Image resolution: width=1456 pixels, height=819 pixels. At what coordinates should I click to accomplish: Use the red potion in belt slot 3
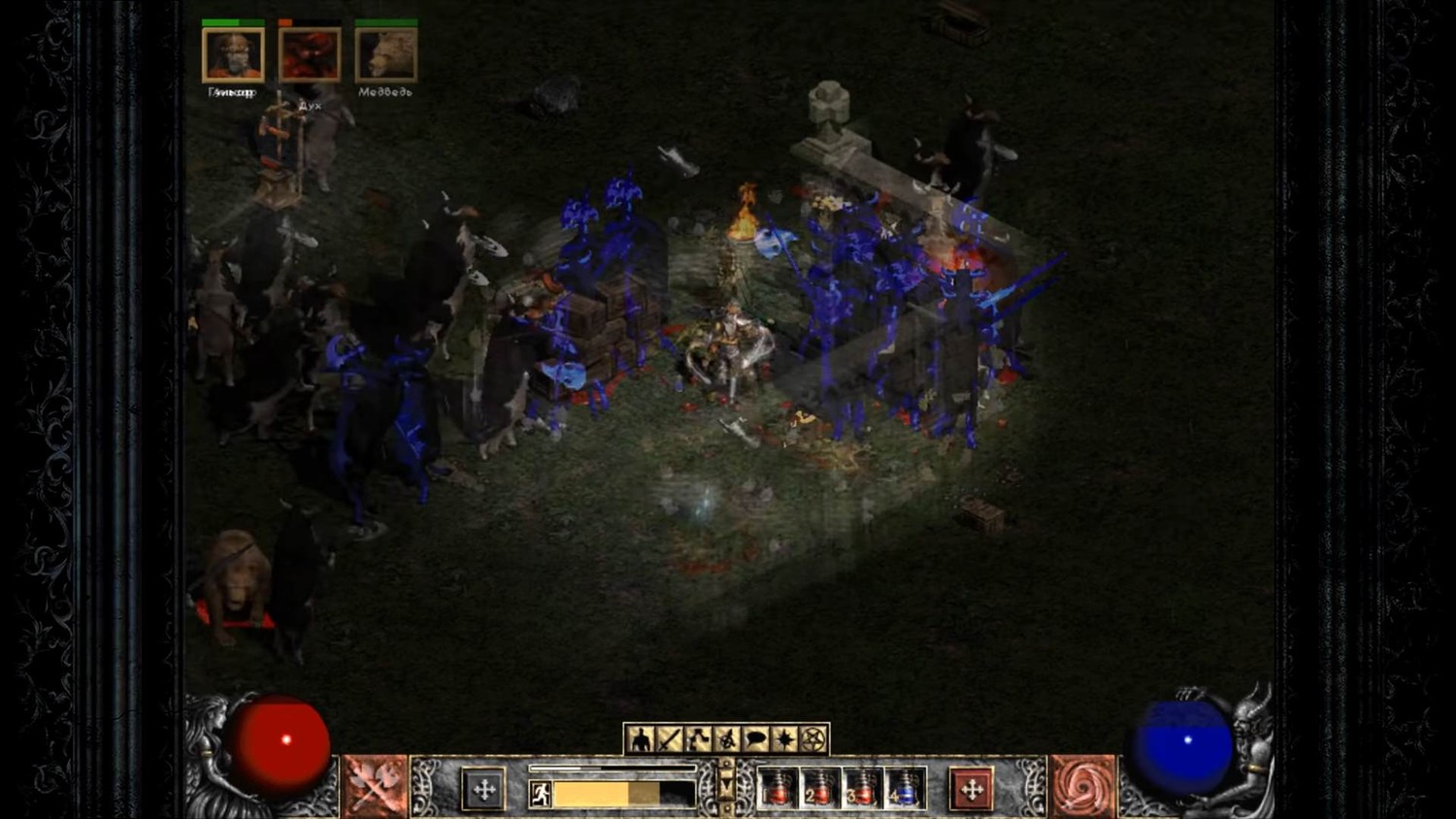861,789
